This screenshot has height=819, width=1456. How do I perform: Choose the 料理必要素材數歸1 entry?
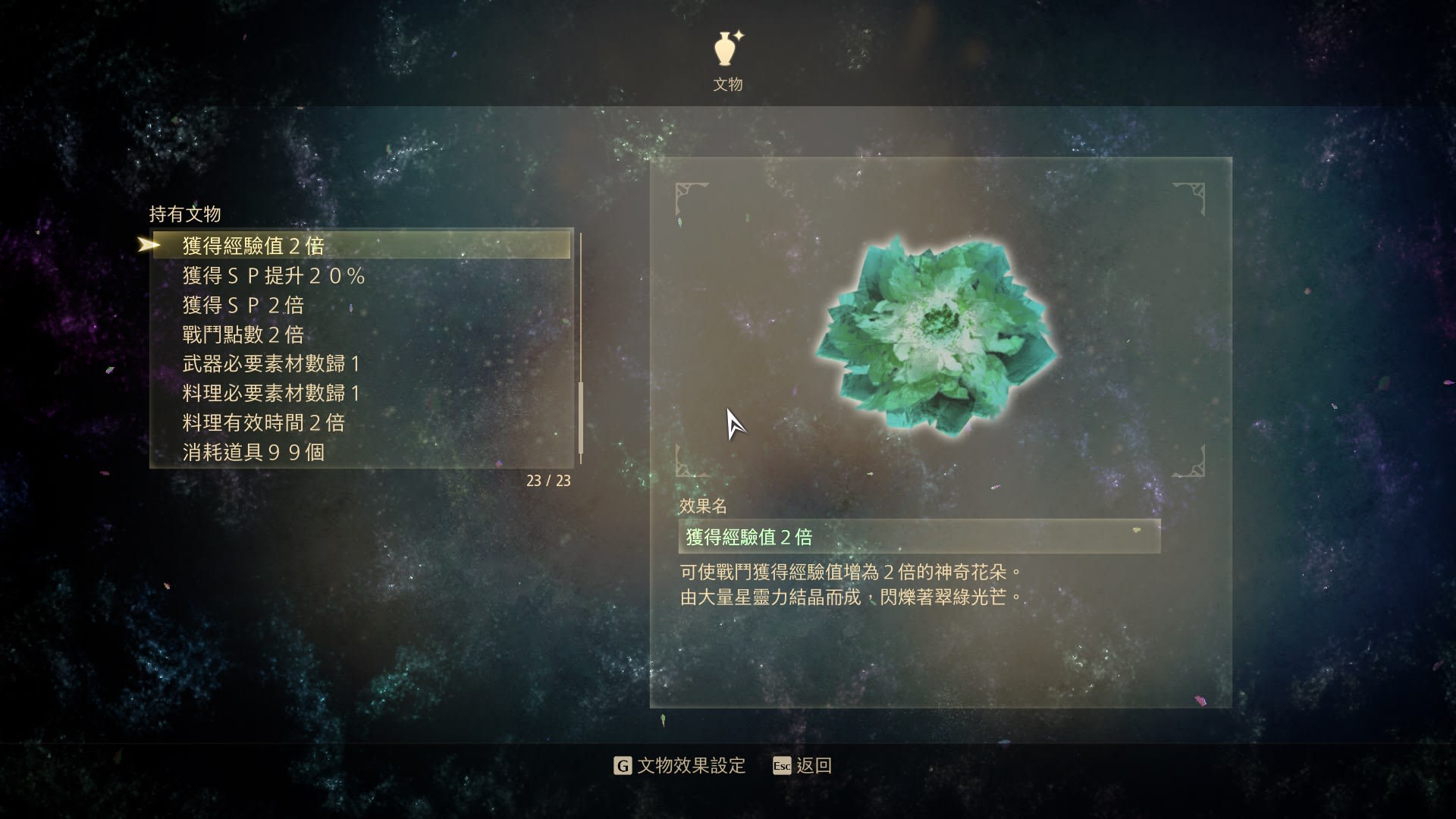271,393
